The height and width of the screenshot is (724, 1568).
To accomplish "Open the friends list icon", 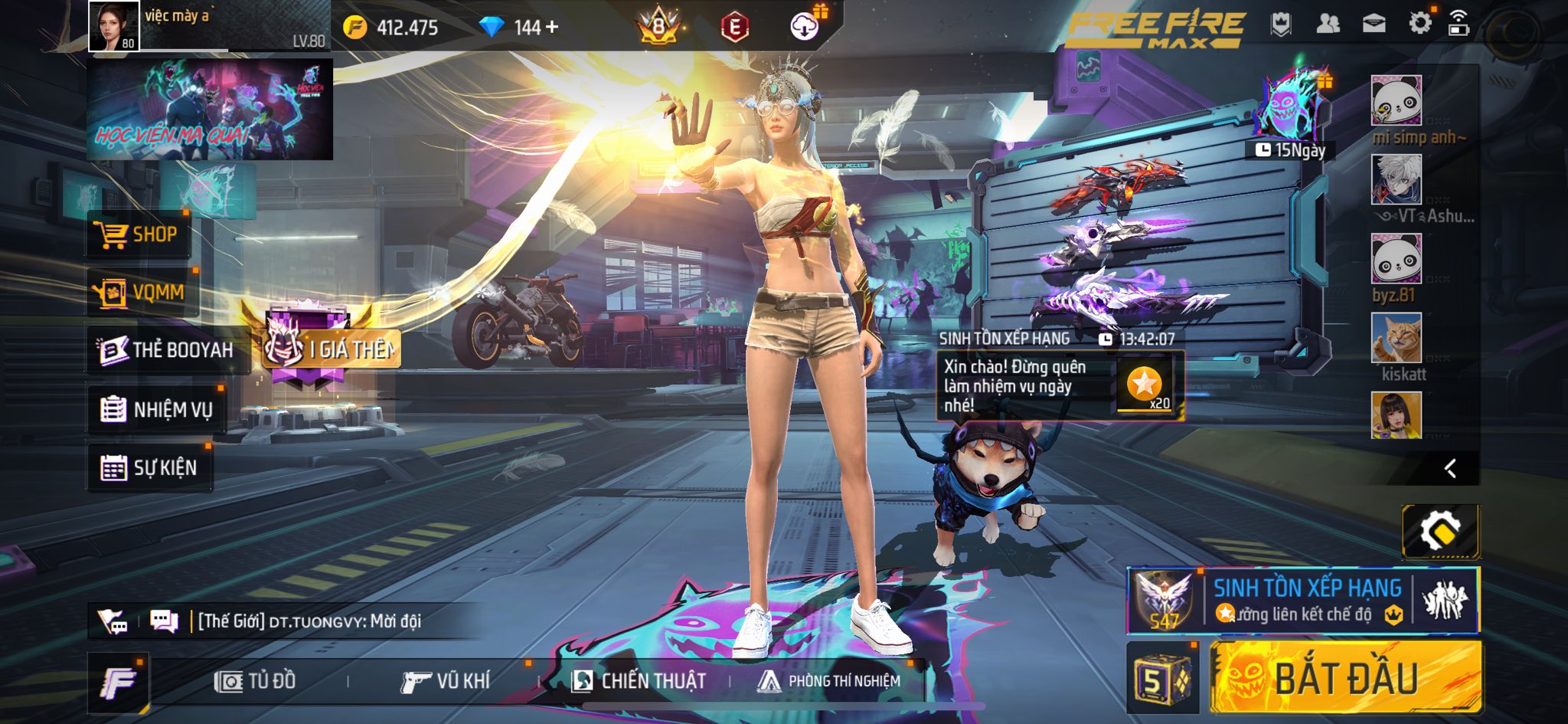I will (1328, 24).
